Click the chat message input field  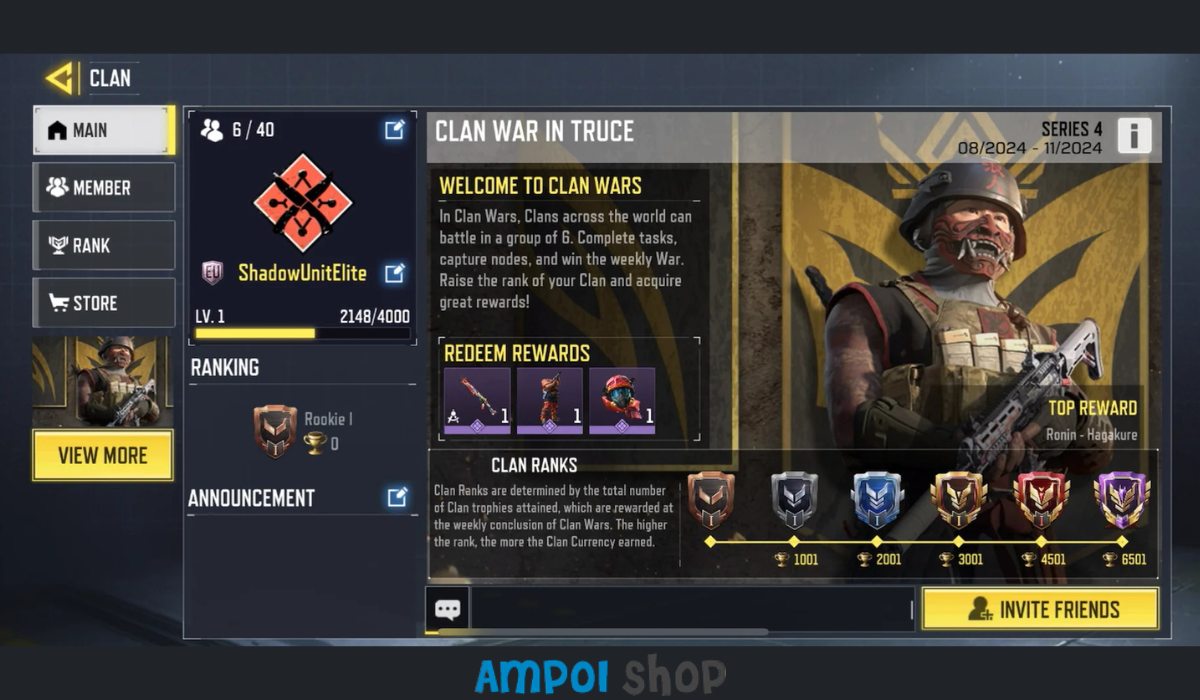[690, 609]
